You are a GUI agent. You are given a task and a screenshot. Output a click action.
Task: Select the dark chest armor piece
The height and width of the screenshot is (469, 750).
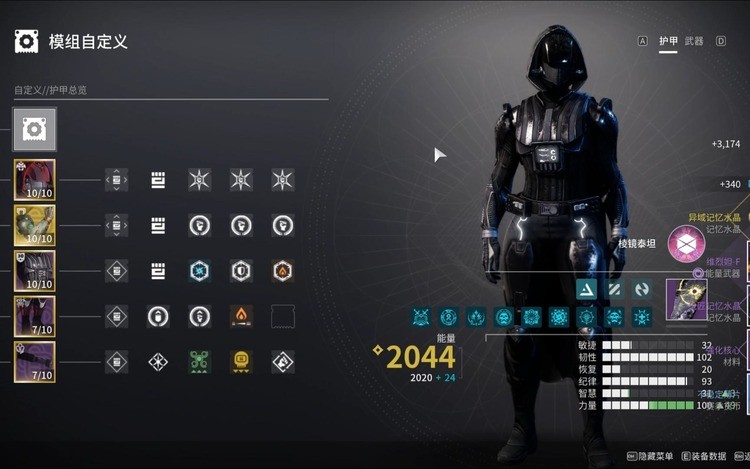click(34, 271)
